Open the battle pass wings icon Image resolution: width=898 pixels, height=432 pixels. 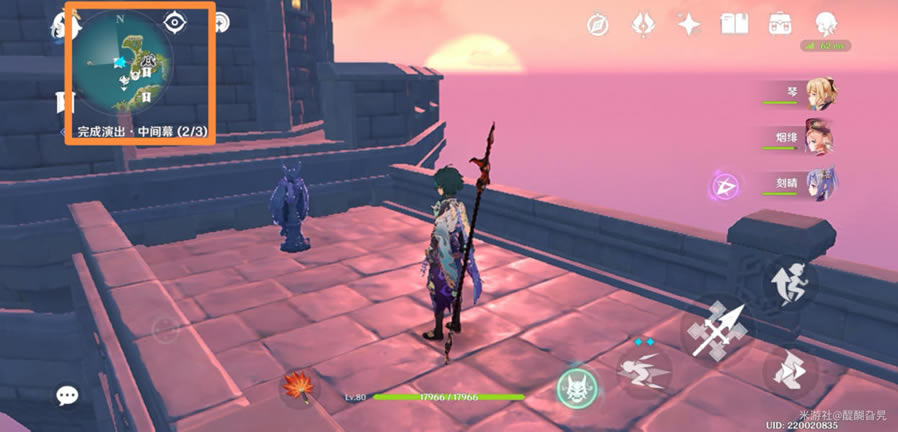coord(643,25)
